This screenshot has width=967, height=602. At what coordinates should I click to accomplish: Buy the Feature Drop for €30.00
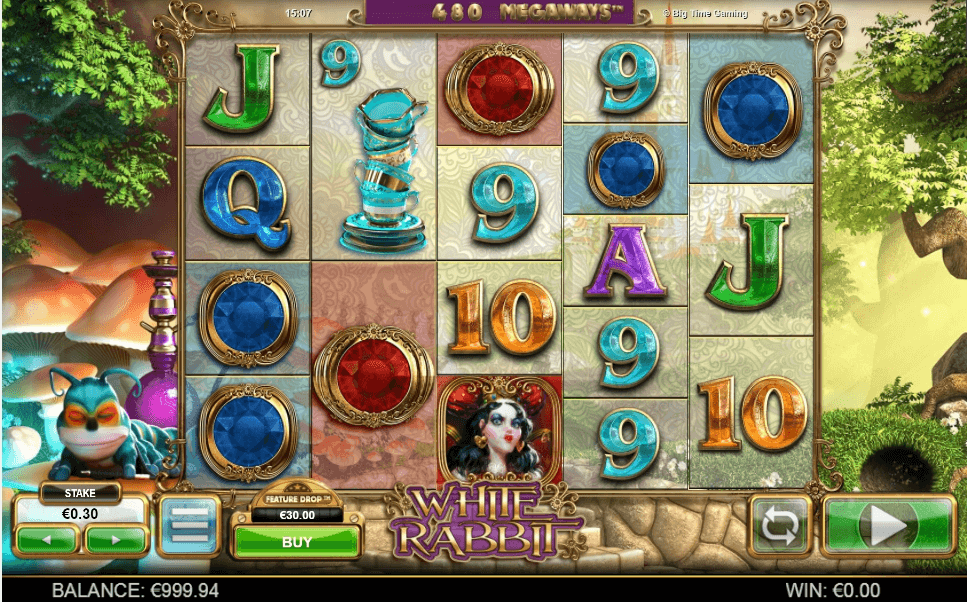click(x=296, y=542)
